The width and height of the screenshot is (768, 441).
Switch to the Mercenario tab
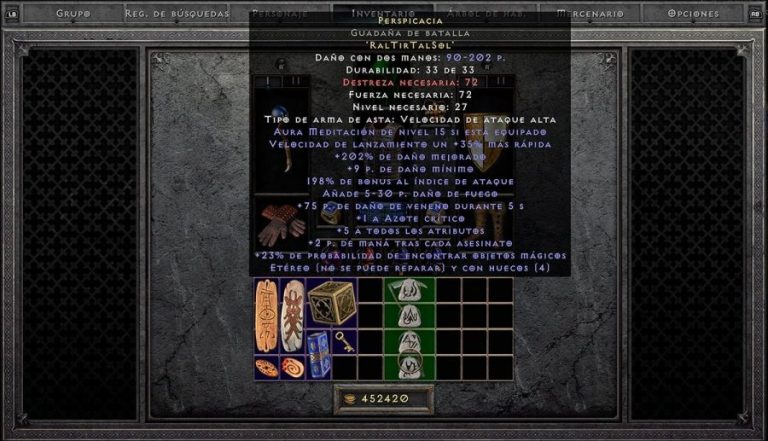click(x=591, y=14)
